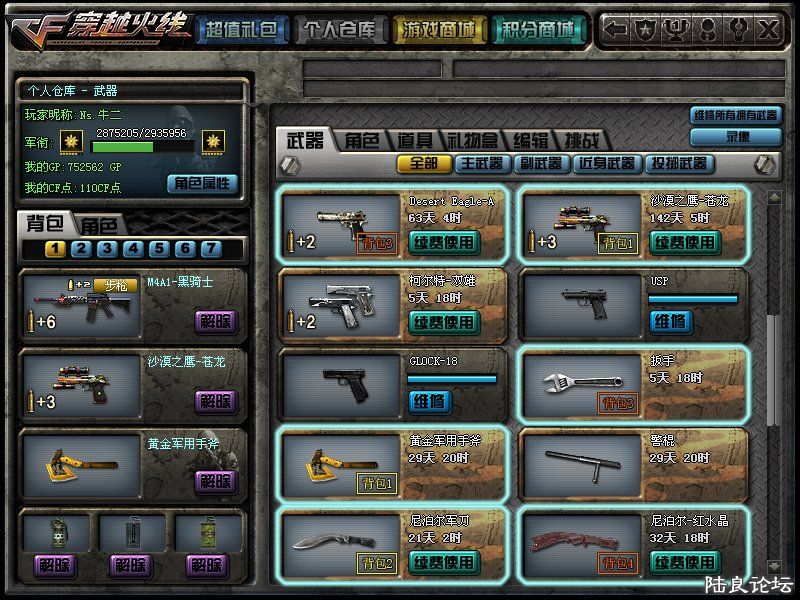
Task: Filter weapons by 主武器
Action: point(482,163)
